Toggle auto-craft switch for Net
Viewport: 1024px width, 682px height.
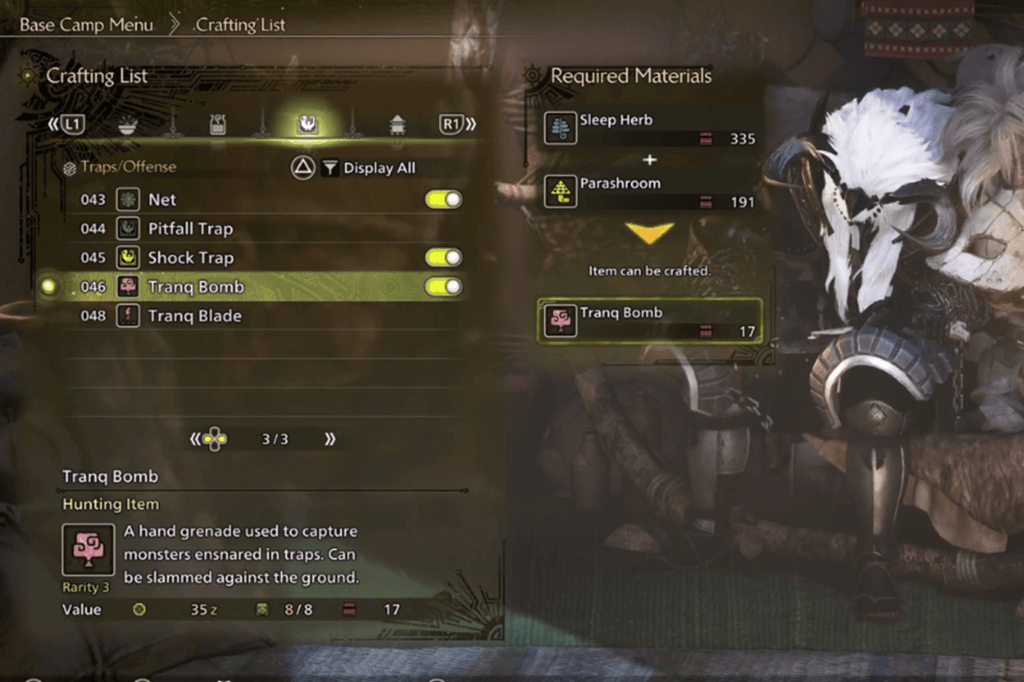[443, 200]
